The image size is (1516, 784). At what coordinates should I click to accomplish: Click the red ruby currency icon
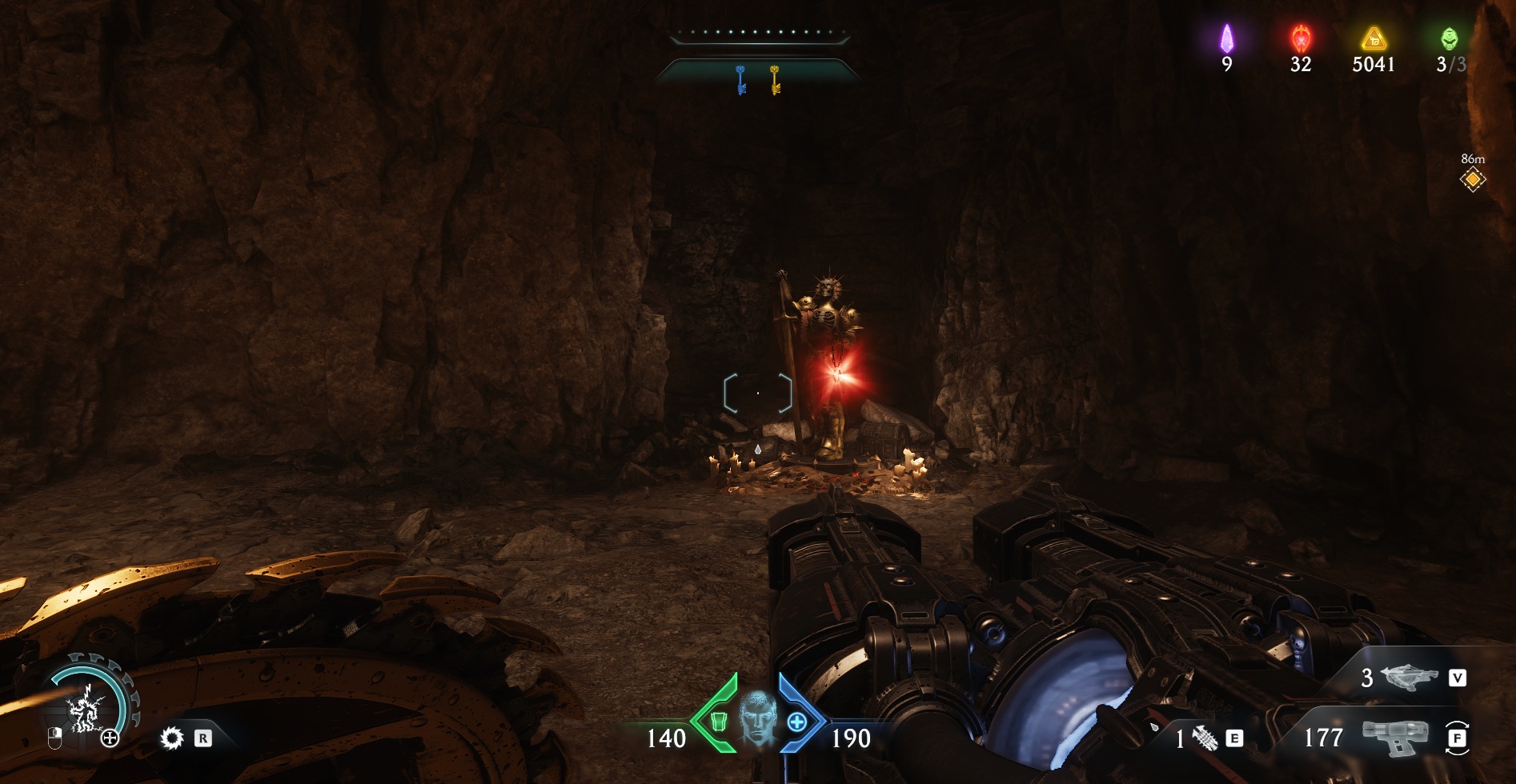coord(1301,38)
